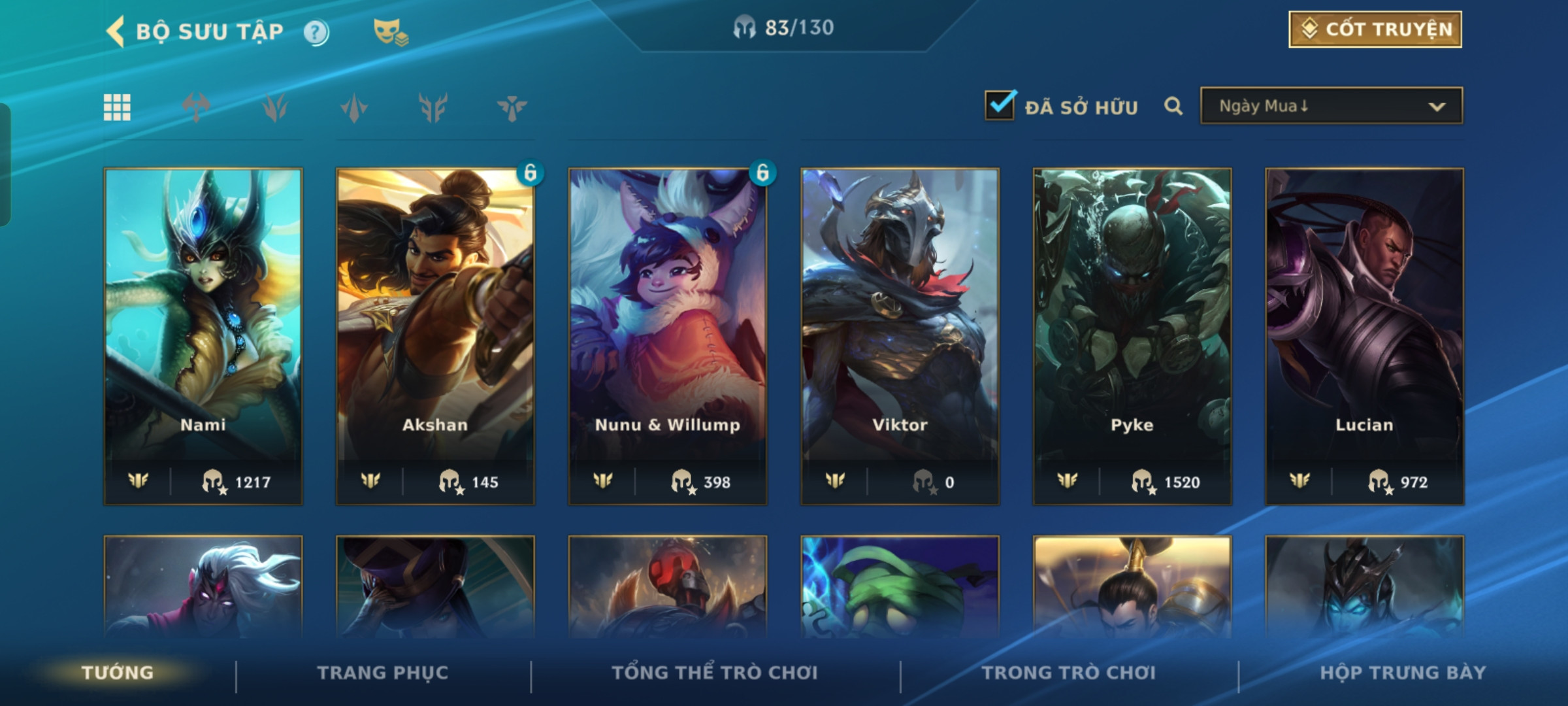Toggle the Đã Sở Hữu checkbox
Viewport: 1568px width, 706px height.
click(1000, 106)
